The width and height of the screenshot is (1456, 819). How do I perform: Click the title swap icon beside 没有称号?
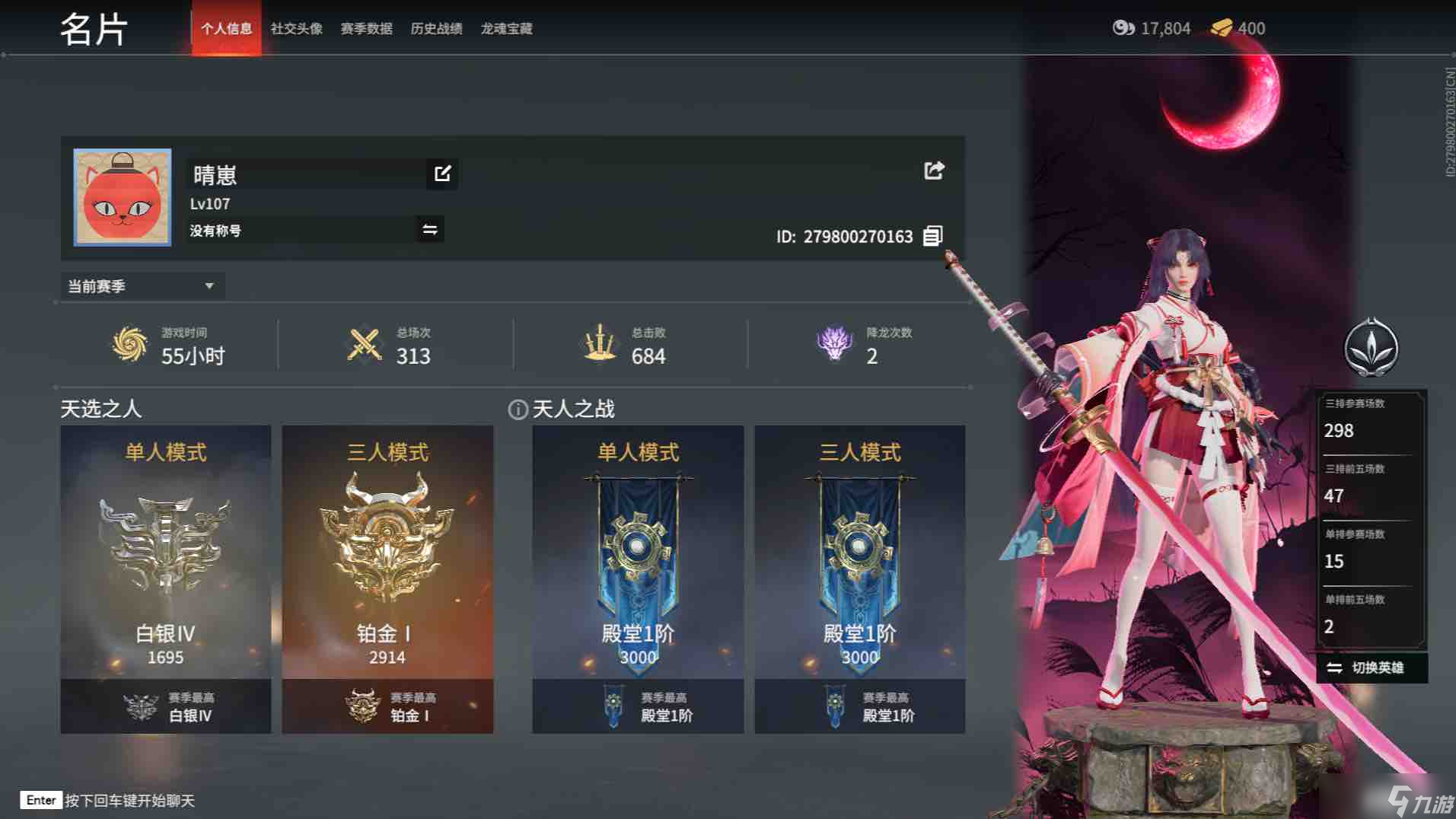tap(429, 229)
